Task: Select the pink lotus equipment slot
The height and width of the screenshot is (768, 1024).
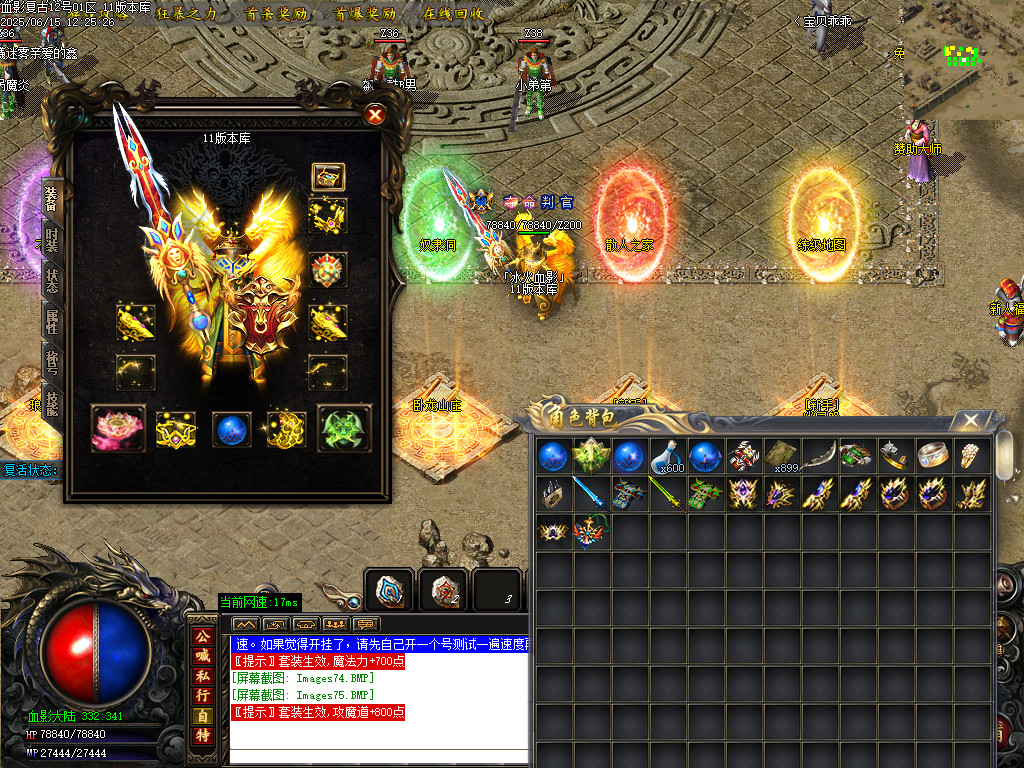Action: point(118,428)
